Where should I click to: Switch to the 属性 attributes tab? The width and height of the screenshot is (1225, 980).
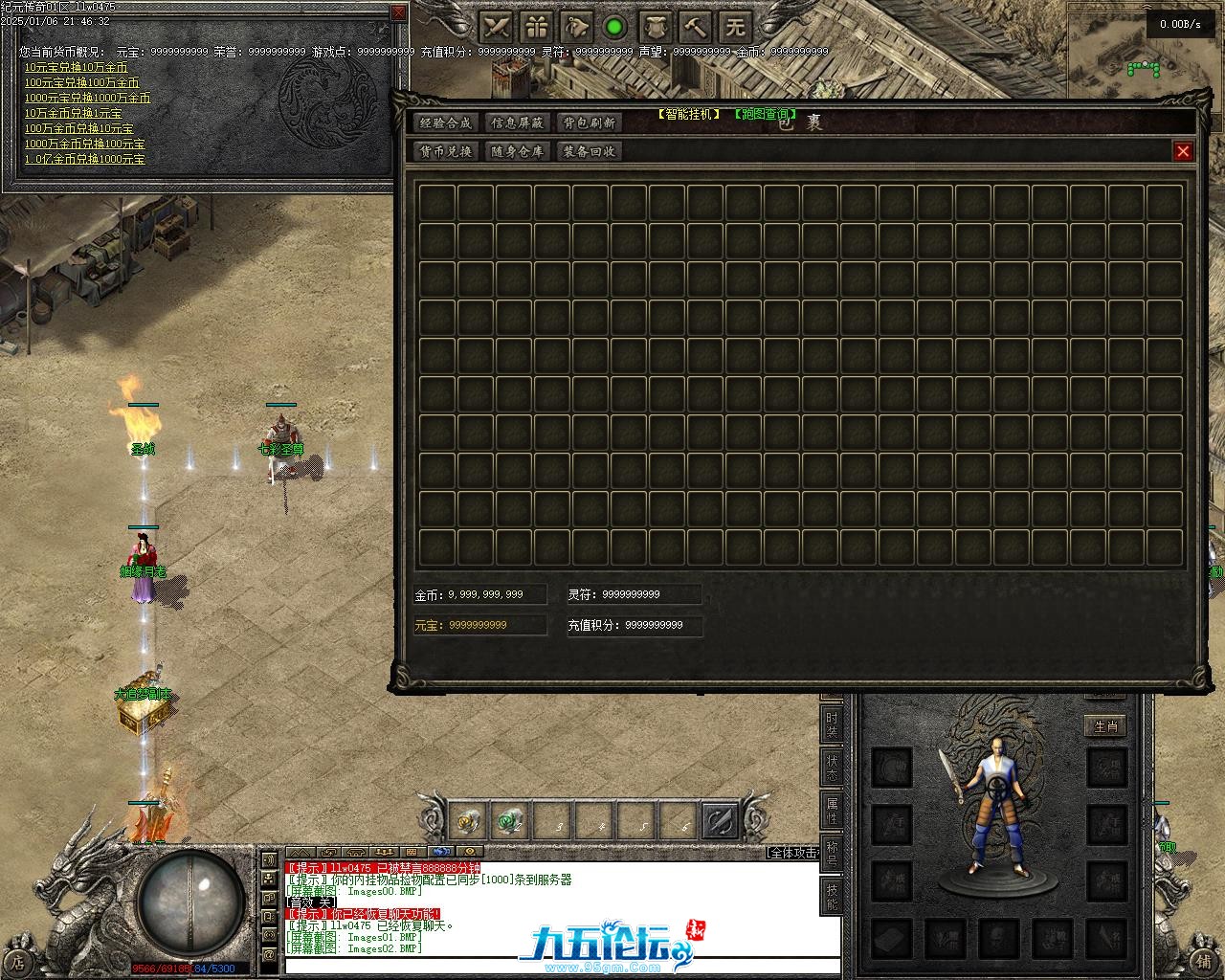click(832, 812)
